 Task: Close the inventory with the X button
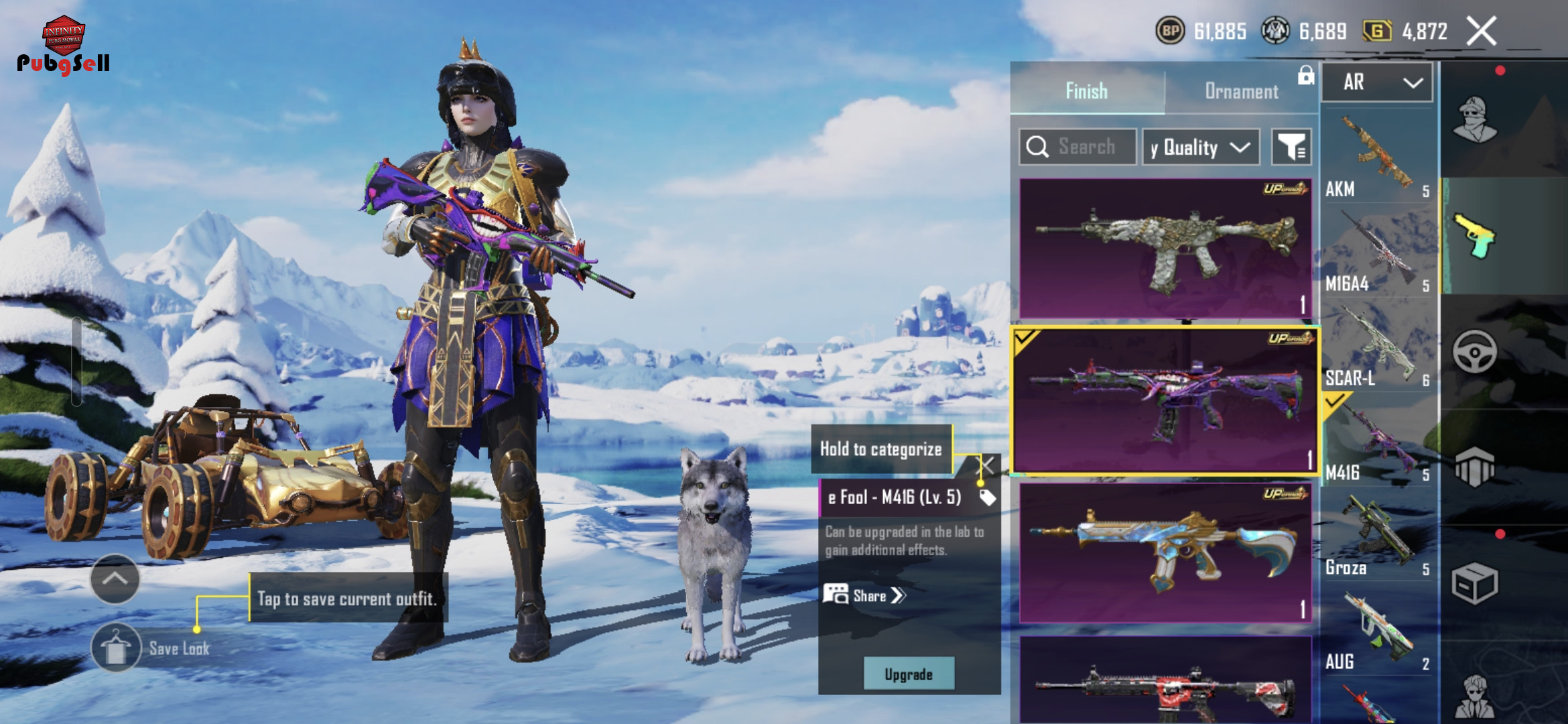point(1481,31)
